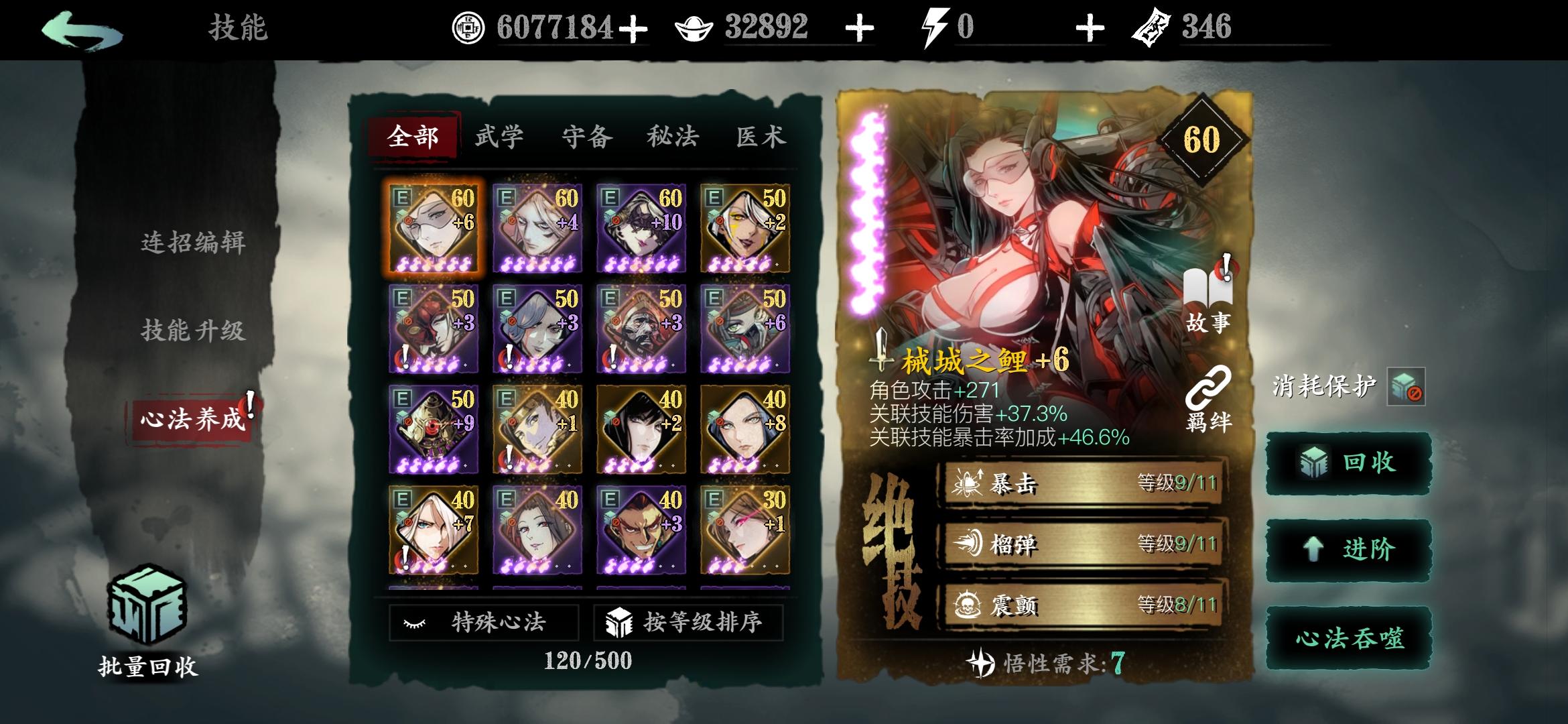Click the 暴击 crit skill icon

(x=968, y=481)
